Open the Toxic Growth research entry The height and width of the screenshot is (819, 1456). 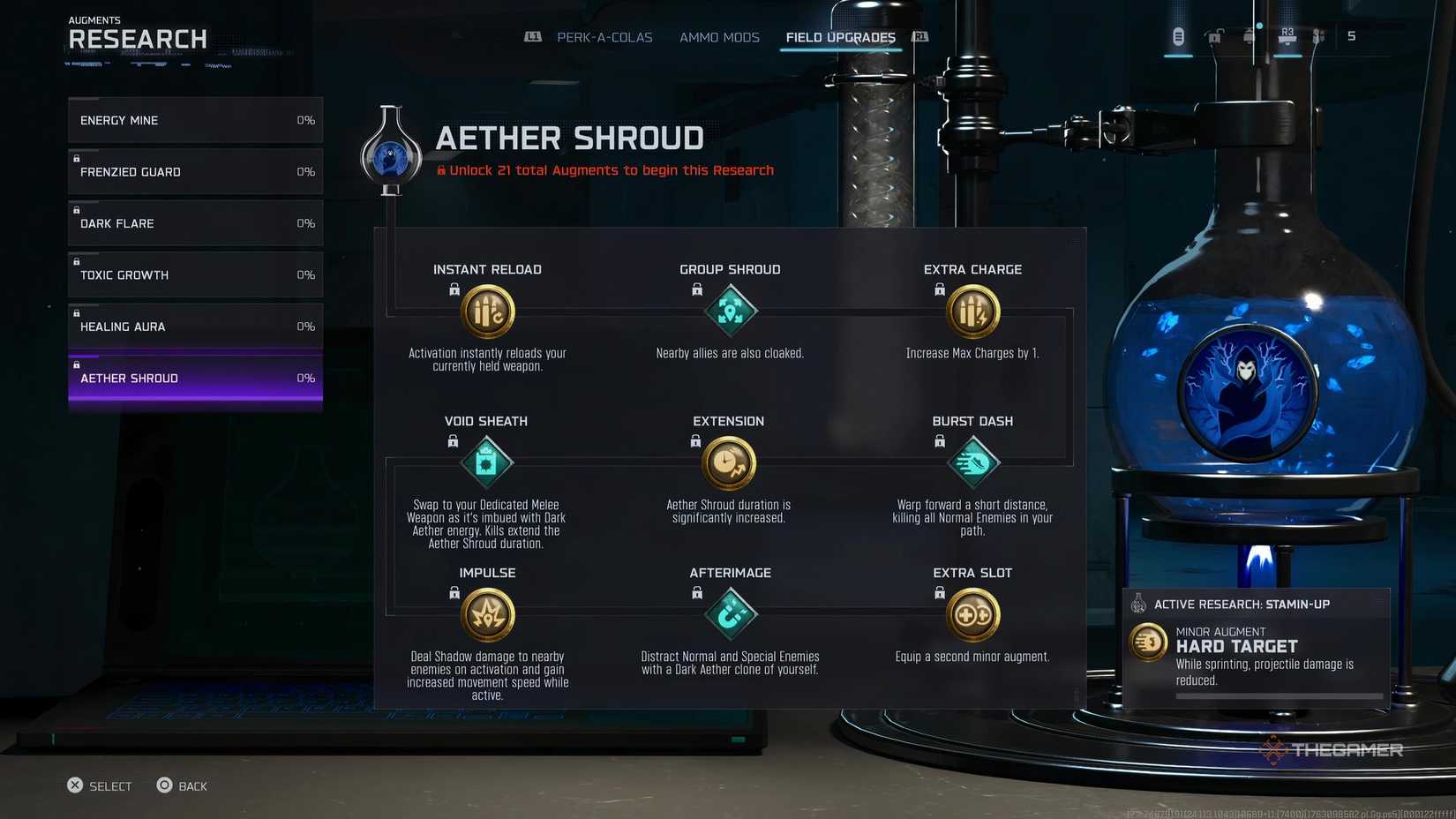tap(194, 274)
